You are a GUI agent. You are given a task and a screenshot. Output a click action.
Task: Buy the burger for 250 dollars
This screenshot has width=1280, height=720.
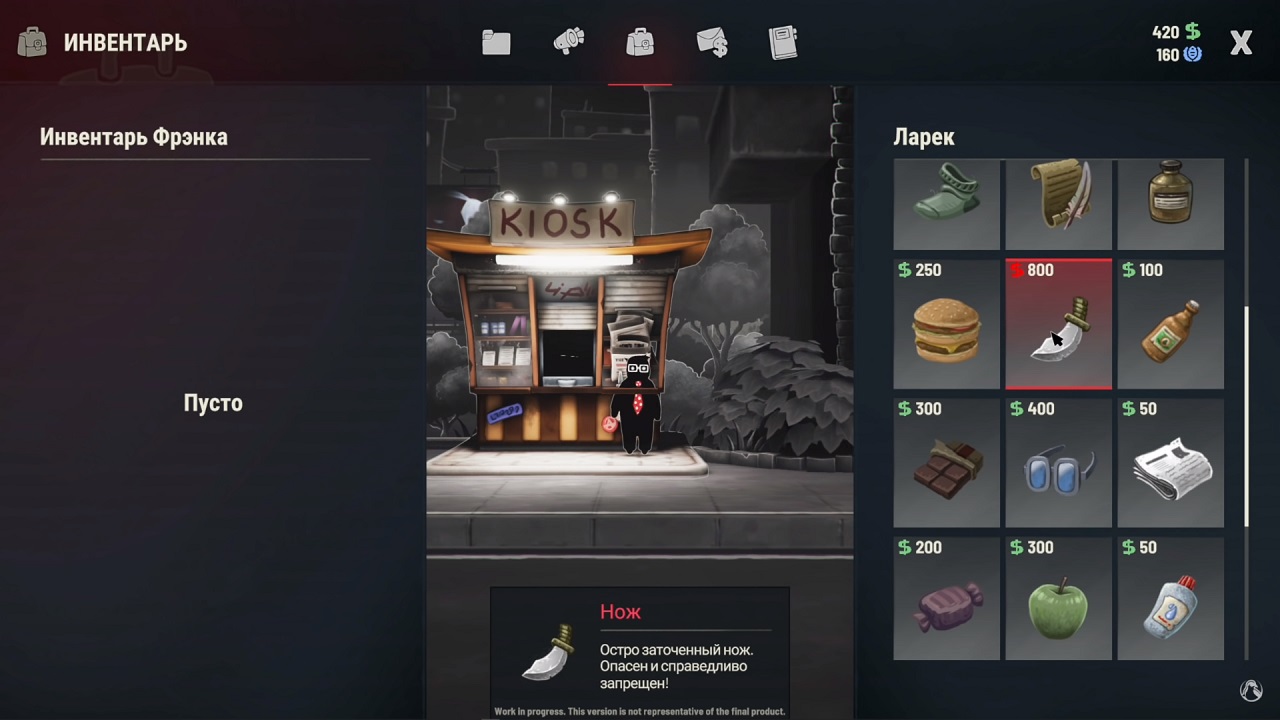pos(946,325)
